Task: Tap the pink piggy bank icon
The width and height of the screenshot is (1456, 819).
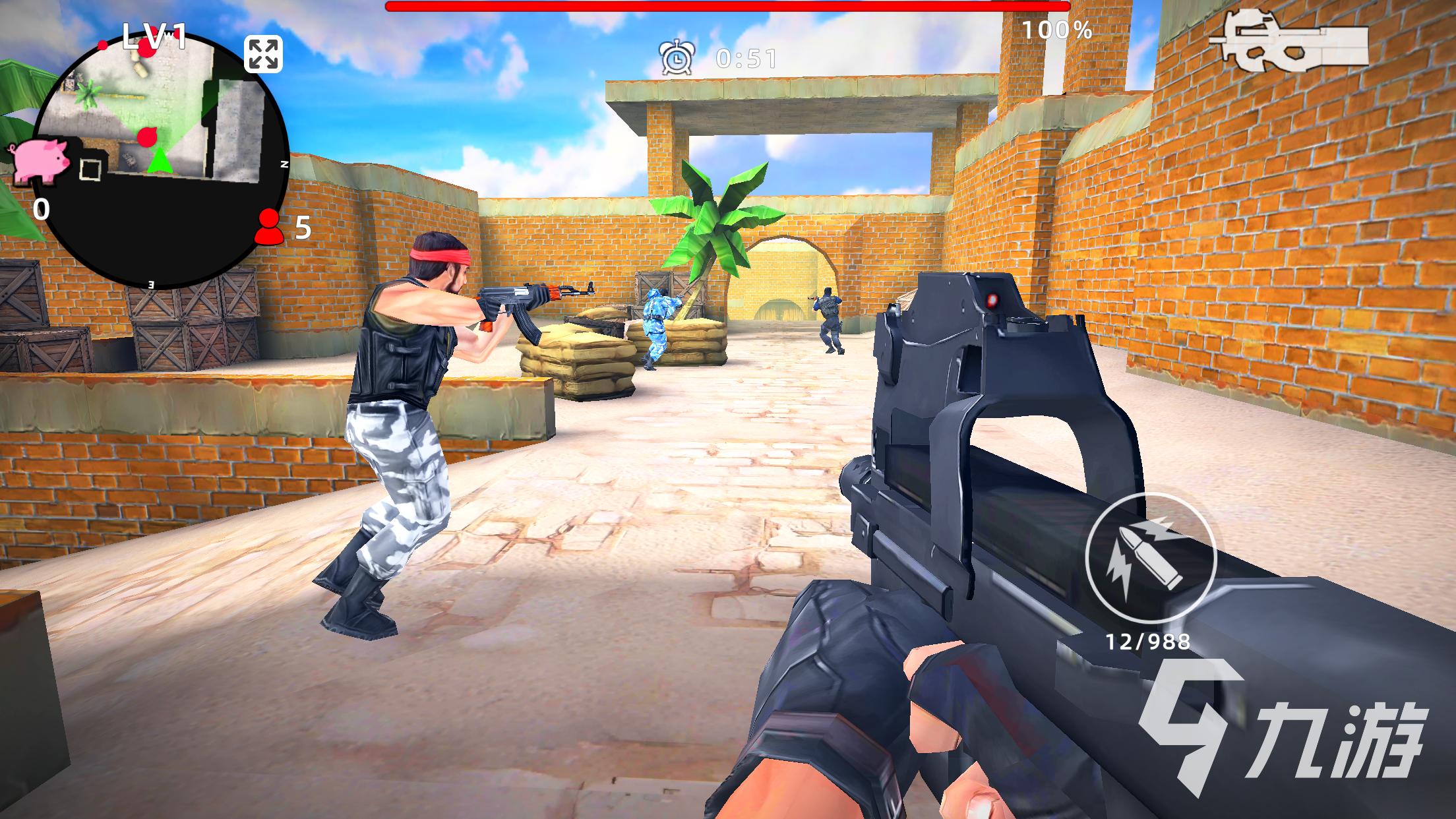Action: point(39,158)
